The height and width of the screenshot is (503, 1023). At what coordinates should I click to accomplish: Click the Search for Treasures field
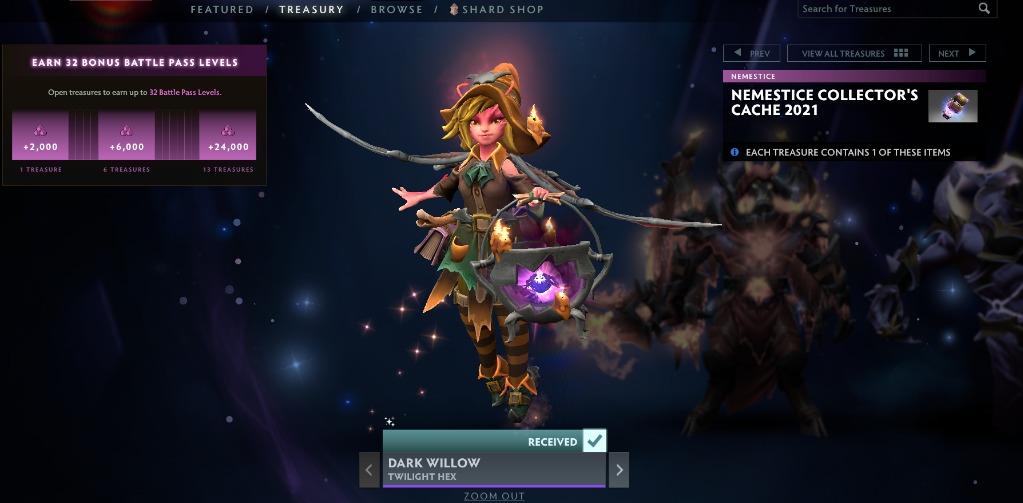(888, 9)
